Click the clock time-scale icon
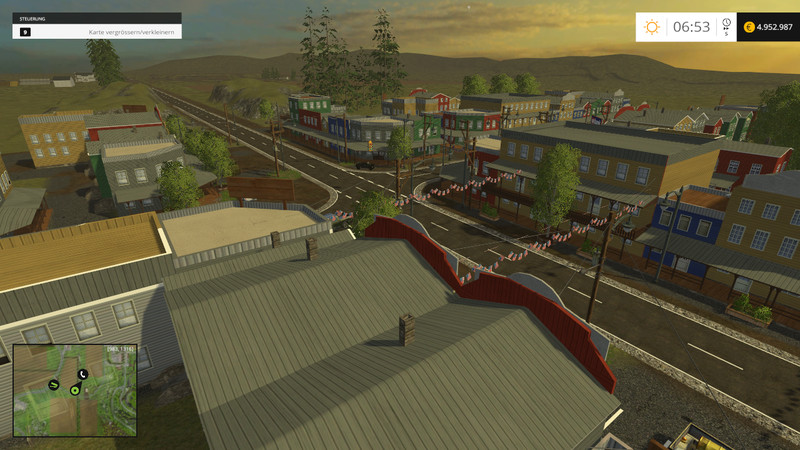The image size is (800, 450). pyautogui.click(x=726, y=23)
